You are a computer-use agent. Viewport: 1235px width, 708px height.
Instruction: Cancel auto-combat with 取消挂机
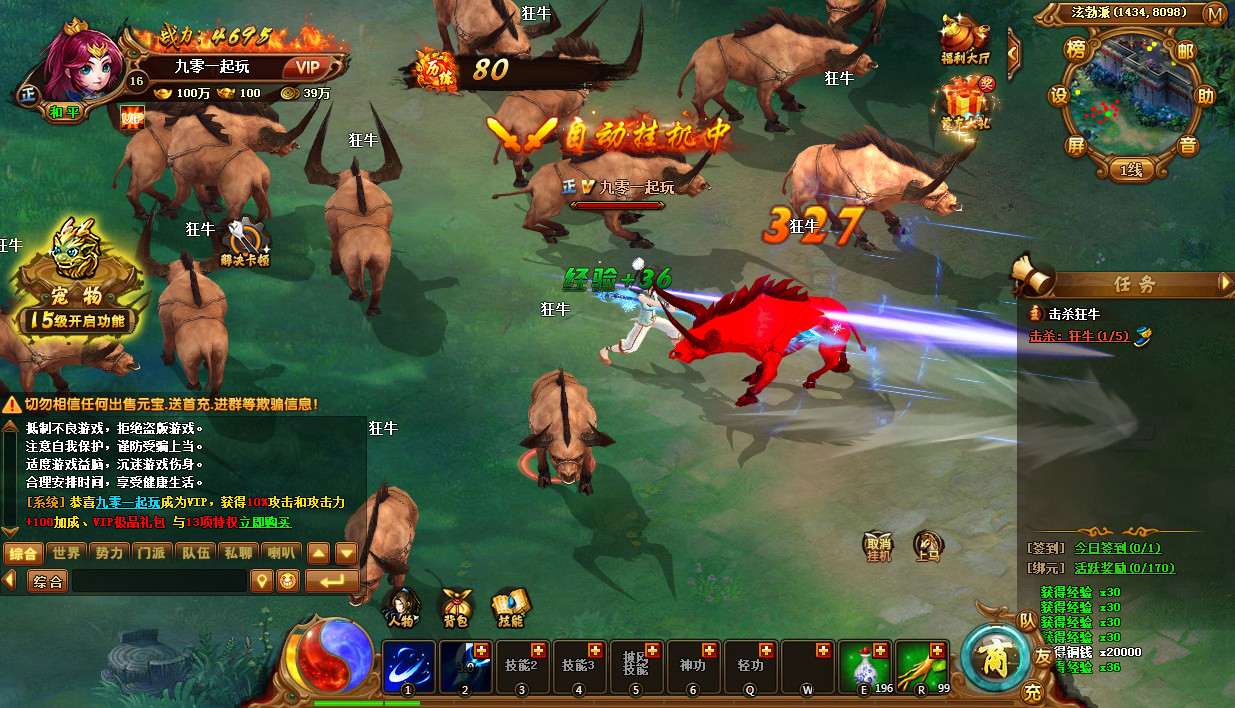click(877, 547)
